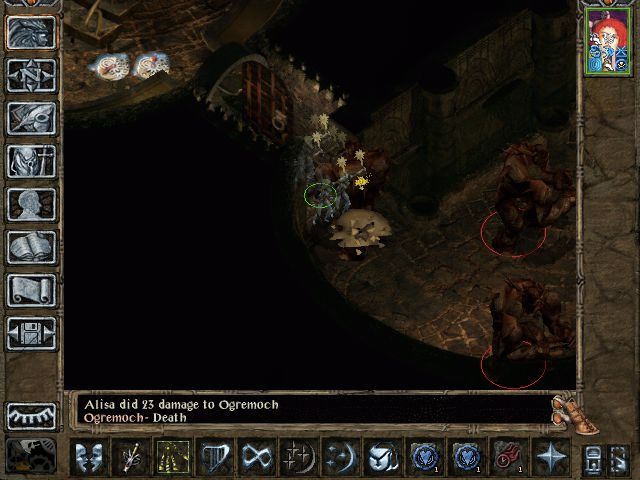Return to game with the top sidebar button

point(31,33)
